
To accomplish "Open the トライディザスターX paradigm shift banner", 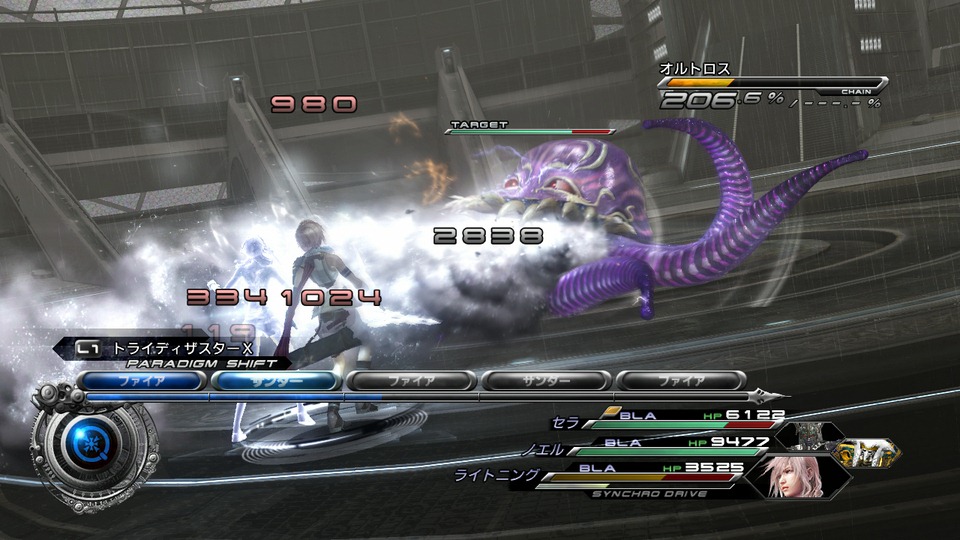I will 177,349.
